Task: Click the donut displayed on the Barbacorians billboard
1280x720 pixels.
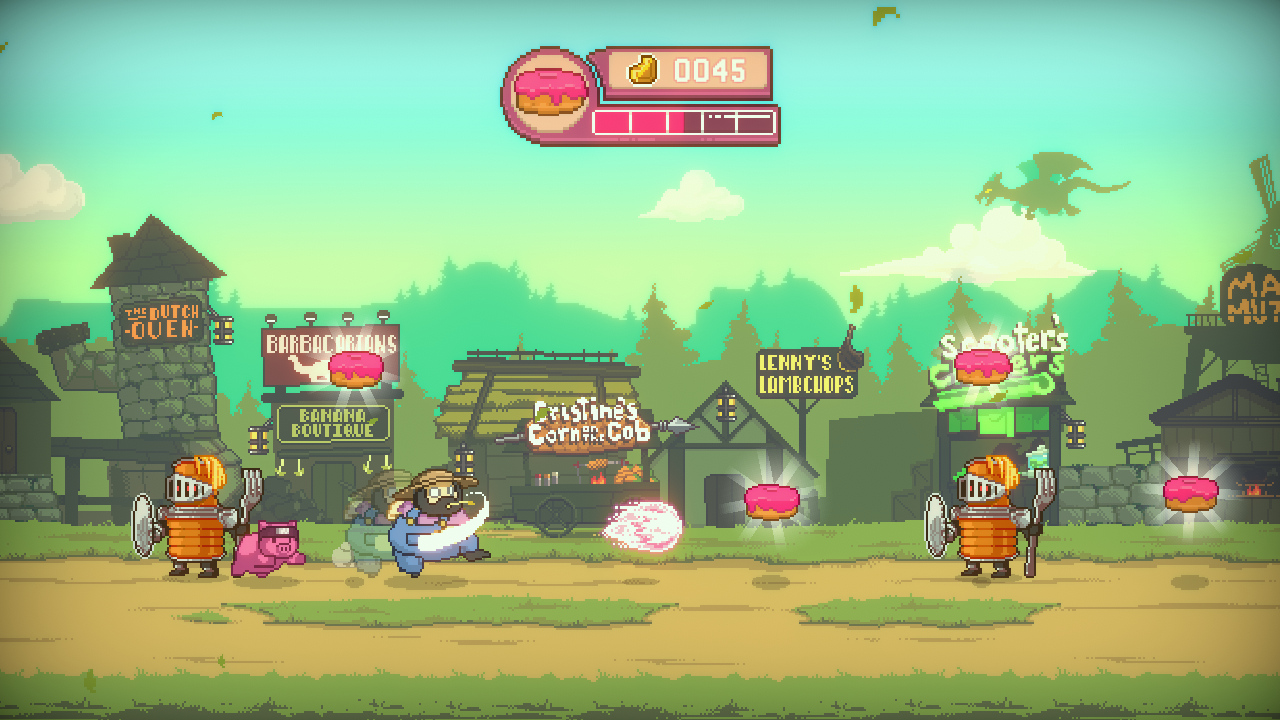Action: 355,369
